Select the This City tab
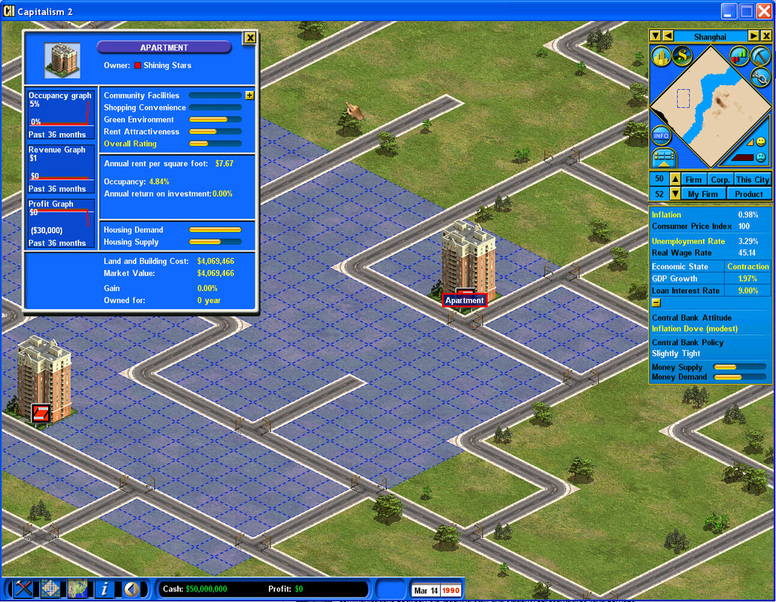776x602 pixels. click(752, 179)
